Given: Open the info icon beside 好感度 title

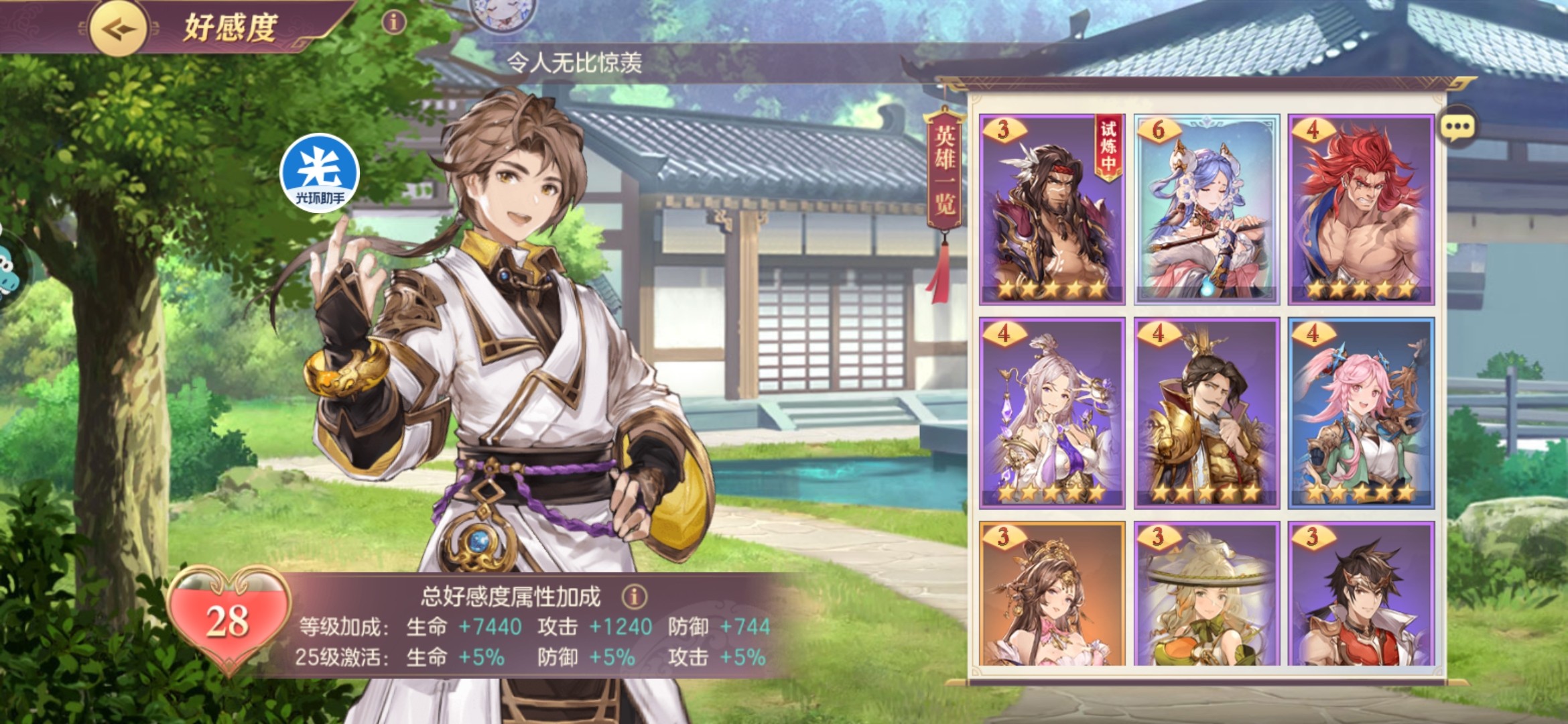Looking at the screenshot, I should coord(393,23).
